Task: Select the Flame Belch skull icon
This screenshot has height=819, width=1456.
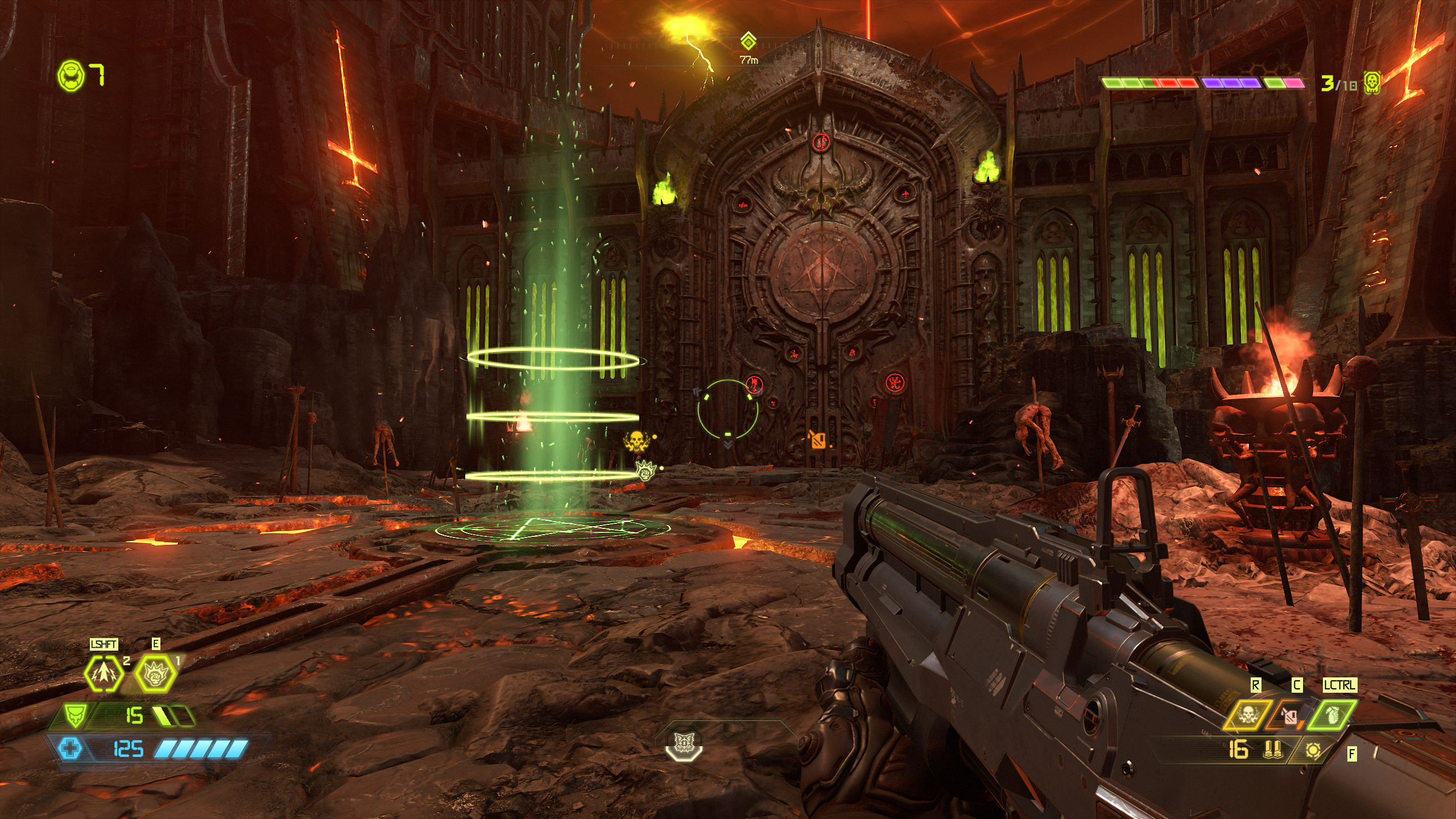Action: point(1247,715)
